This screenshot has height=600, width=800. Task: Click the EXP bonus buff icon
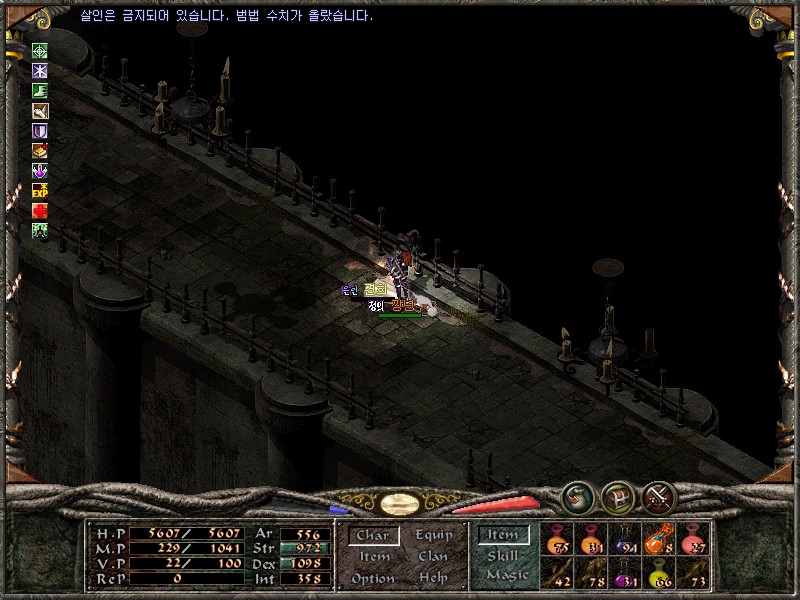[x=40, y=190]
